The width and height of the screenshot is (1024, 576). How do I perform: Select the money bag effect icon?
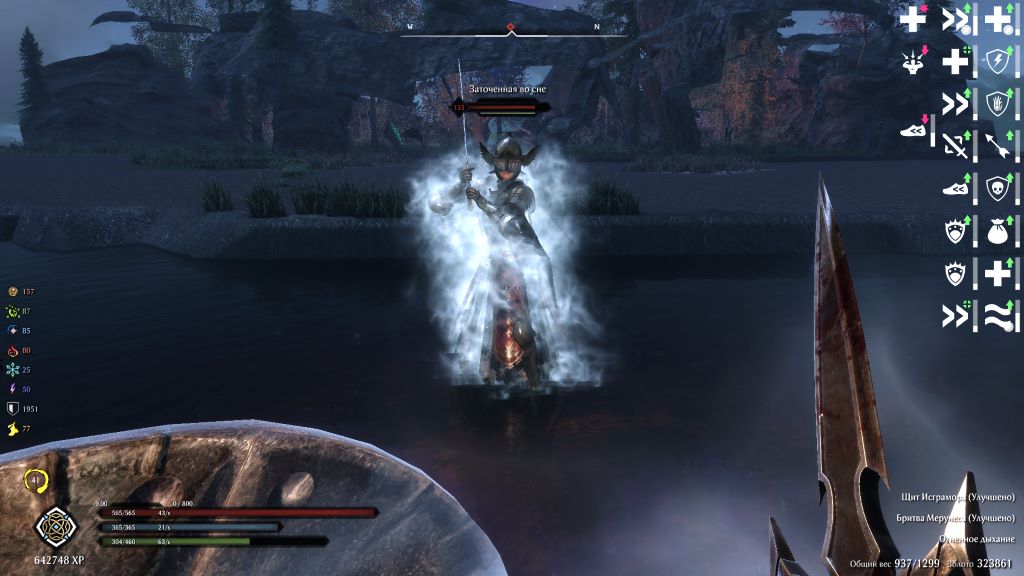click(x=999, y=230)
